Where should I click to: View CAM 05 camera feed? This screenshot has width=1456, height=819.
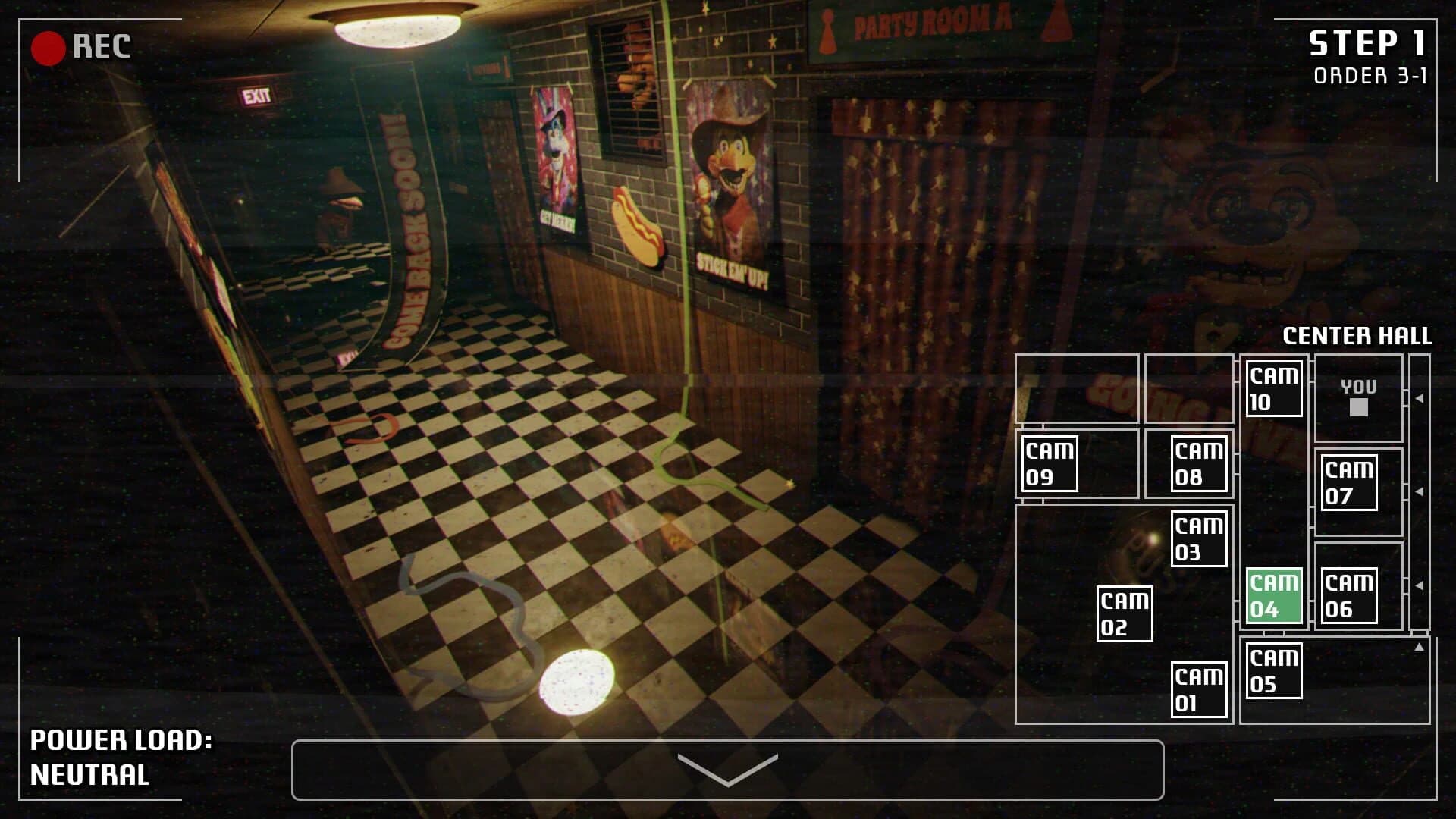tap(1273, 672)
